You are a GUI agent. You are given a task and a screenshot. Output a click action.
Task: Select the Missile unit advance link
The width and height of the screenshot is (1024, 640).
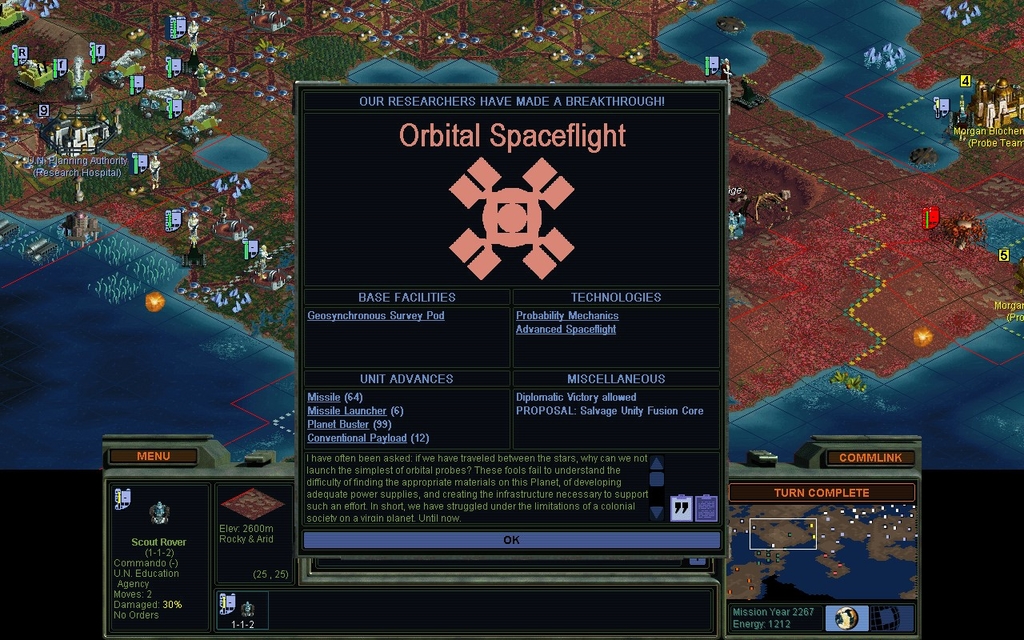pos(324,398)
